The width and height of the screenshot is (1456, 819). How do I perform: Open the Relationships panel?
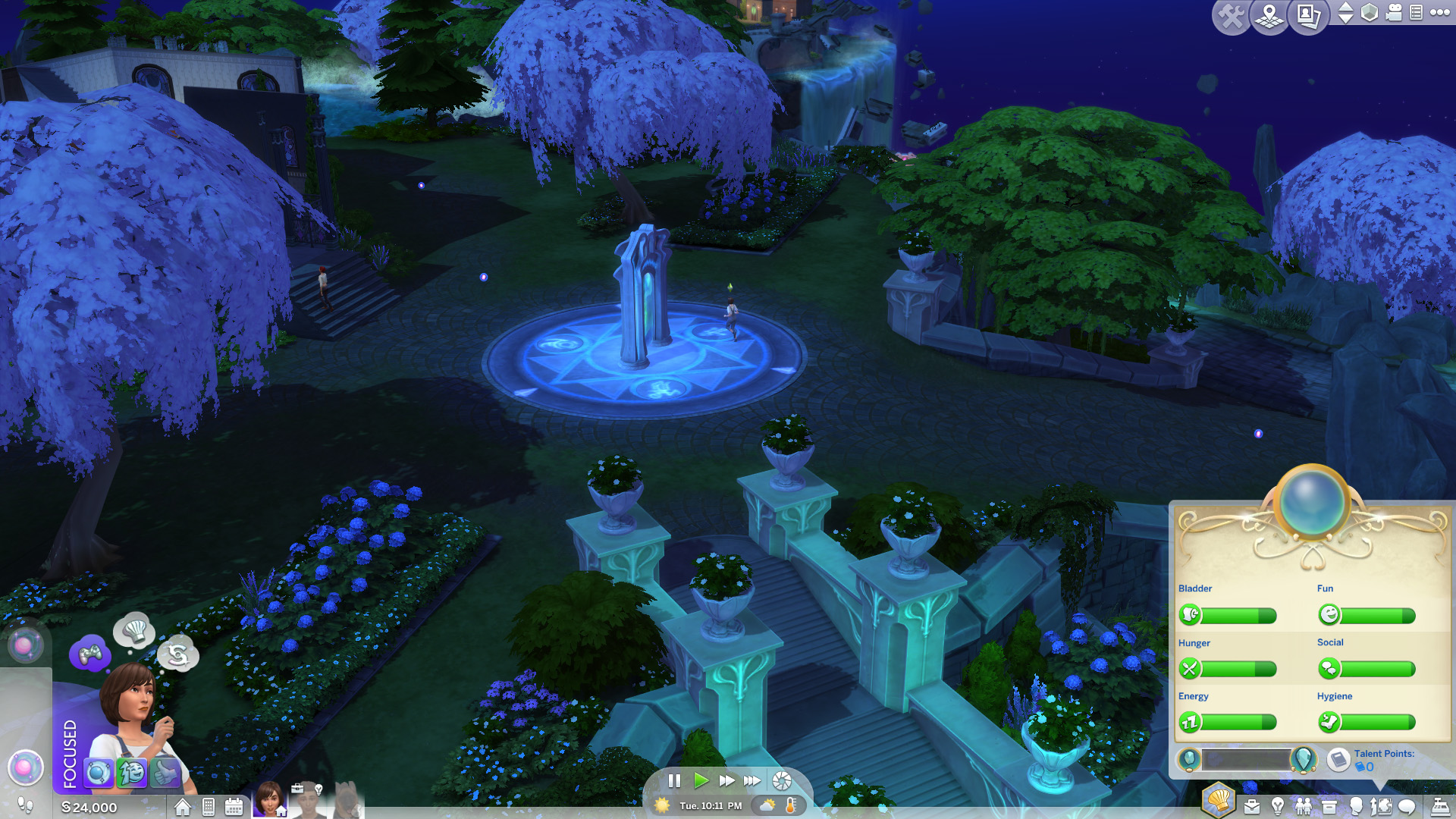click(x=1304, y=807)
